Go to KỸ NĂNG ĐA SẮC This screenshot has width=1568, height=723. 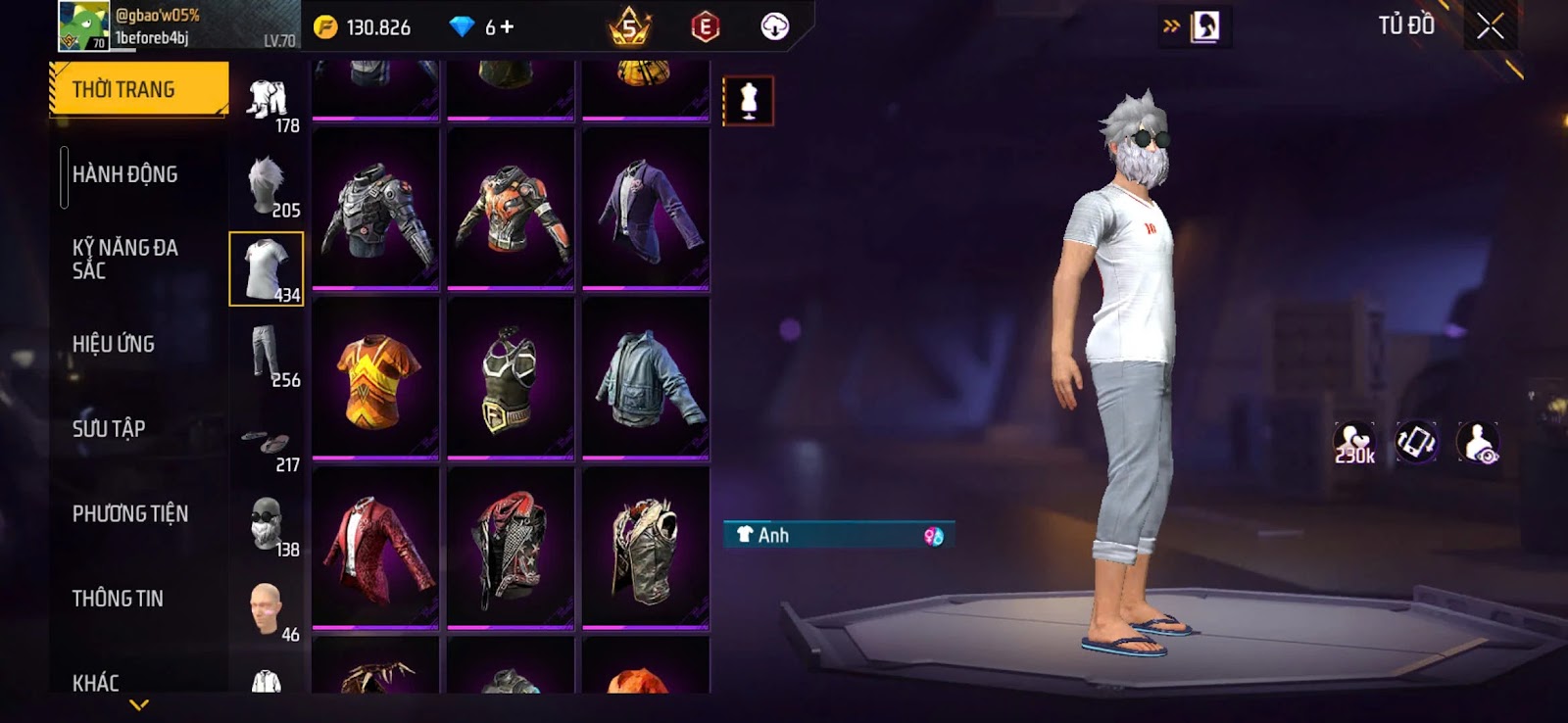click(125, 259)
